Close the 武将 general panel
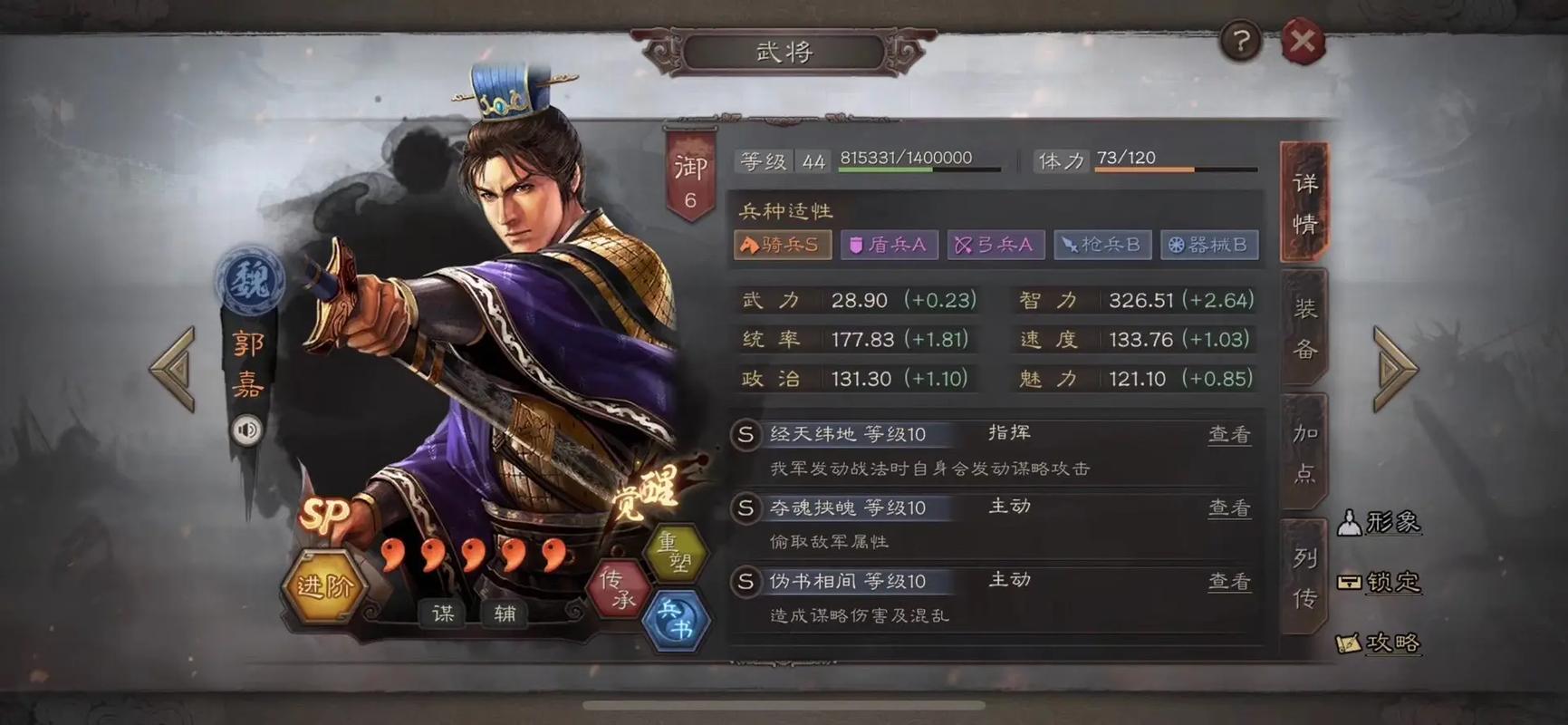The image size is (1568, 725). (x=1303, y=41)
